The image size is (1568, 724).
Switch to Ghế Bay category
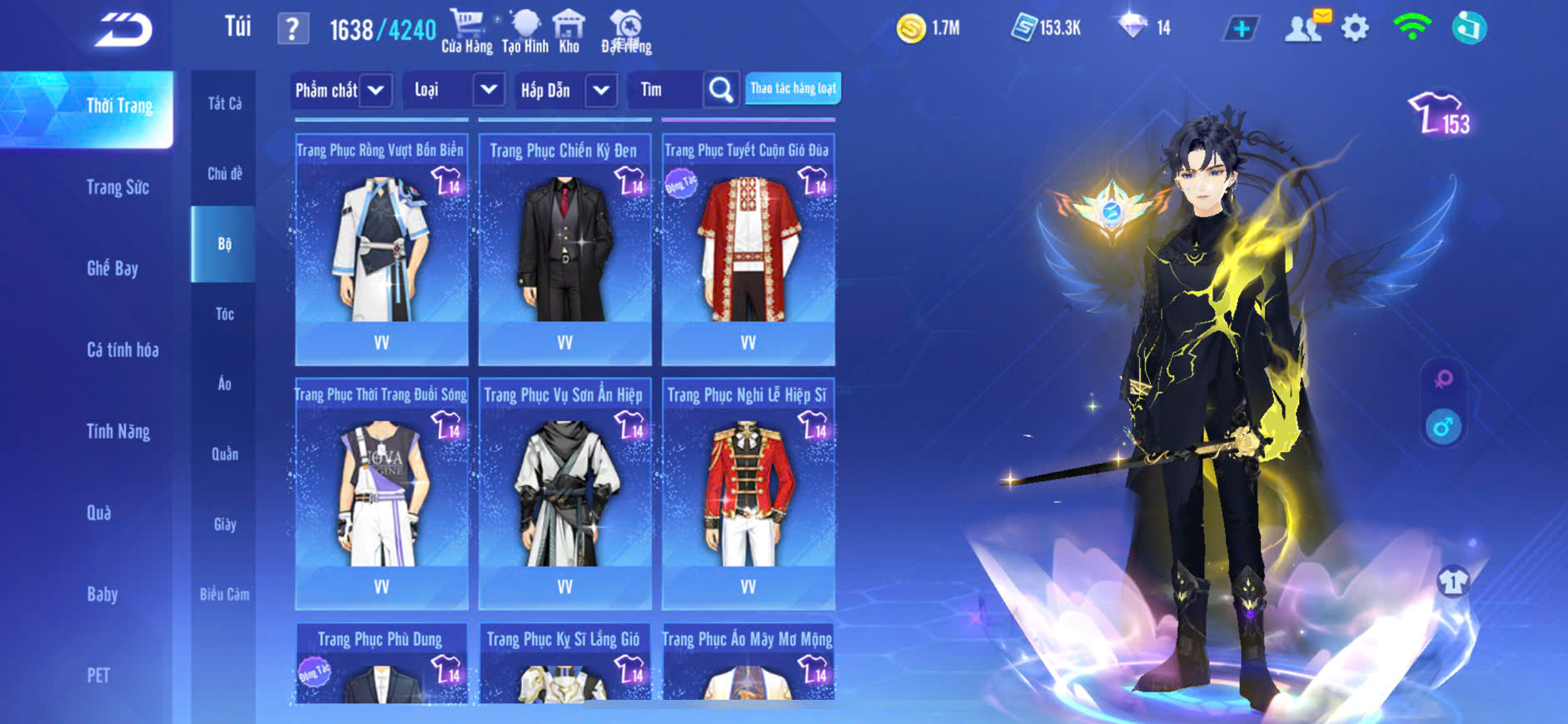(x=112, y=268)
